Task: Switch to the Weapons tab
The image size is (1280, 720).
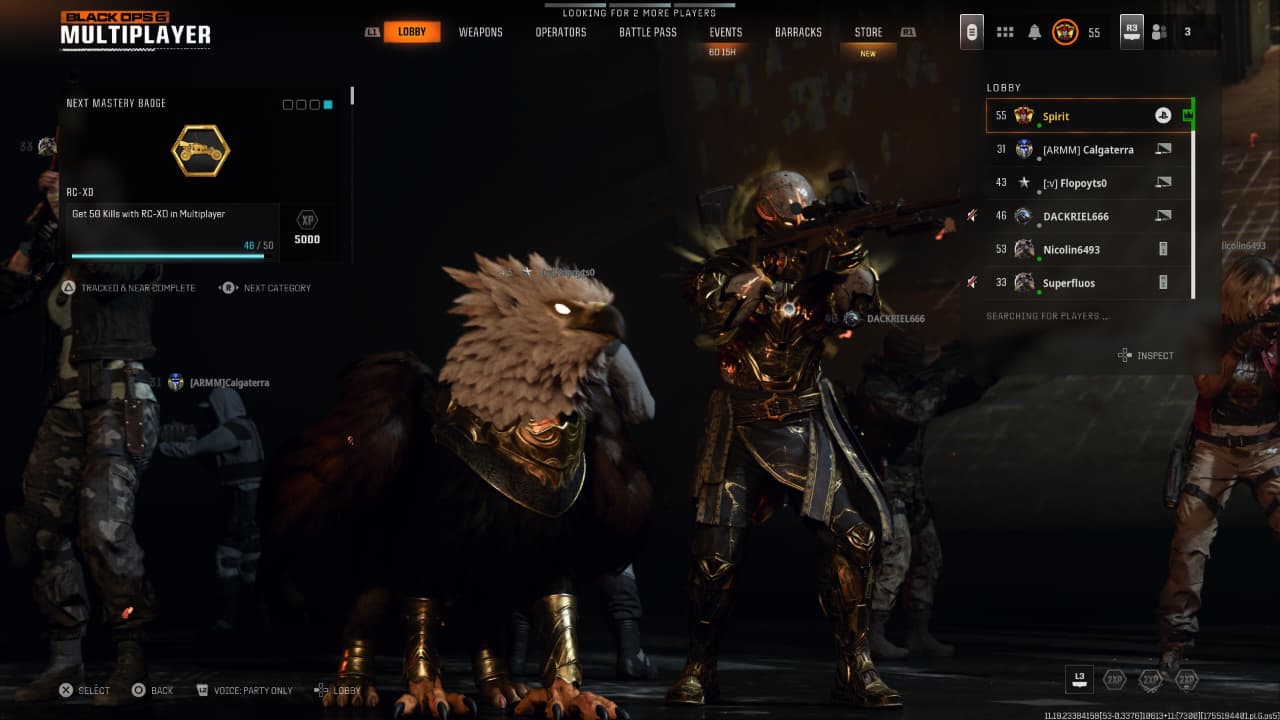Action: pos(480,32)
